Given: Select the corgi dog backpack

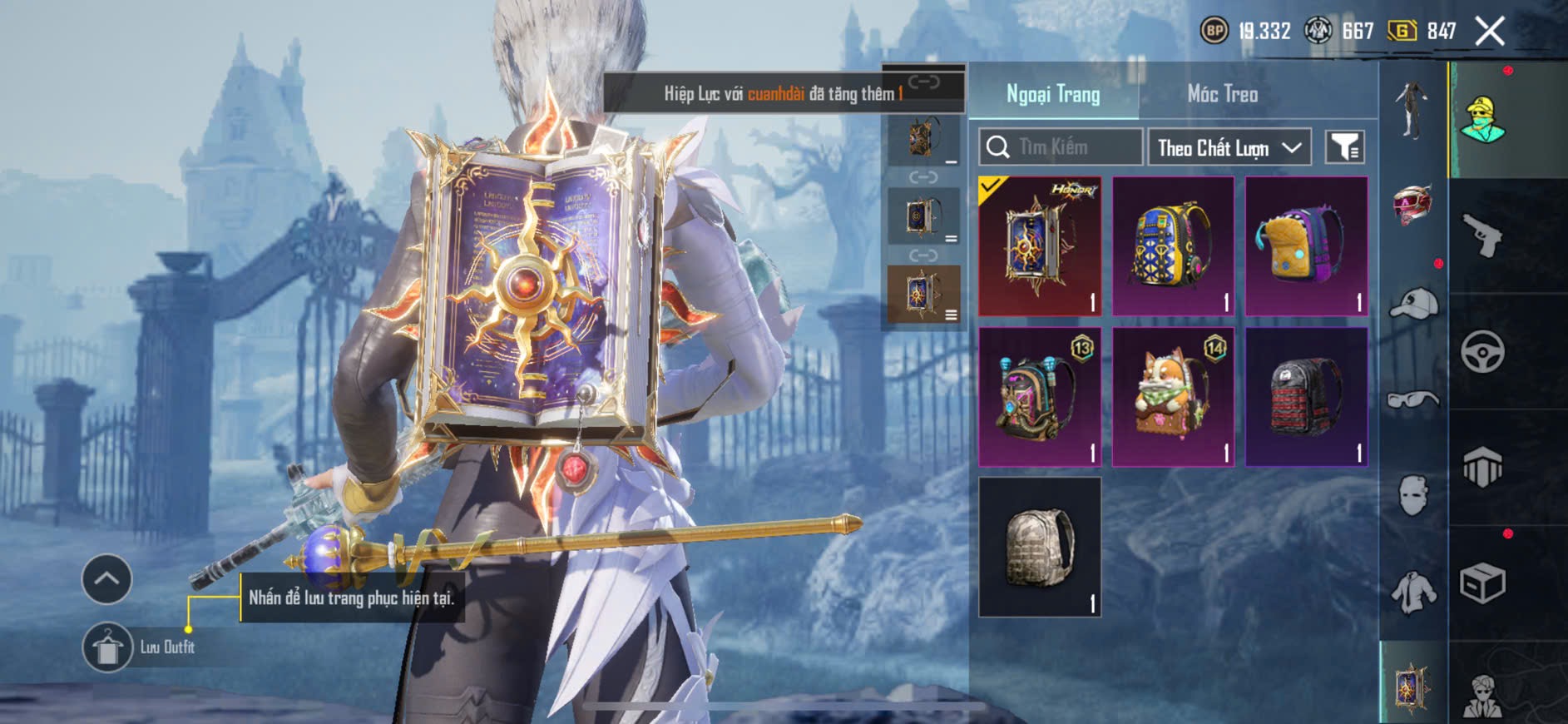Looking at the screenshot, I should [1173, 397].
